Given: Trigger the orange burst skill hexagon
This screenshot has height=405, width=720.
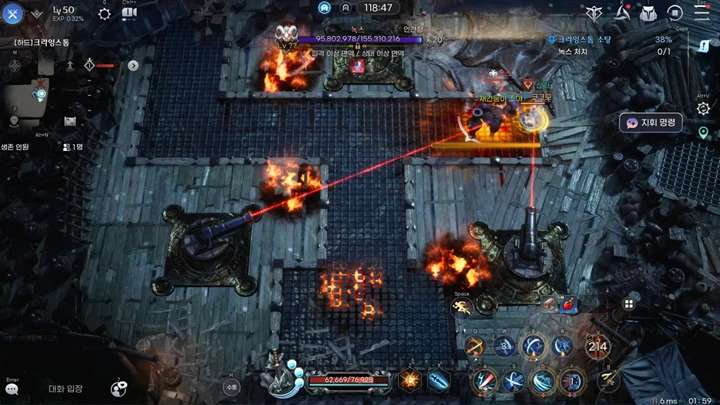Looking at the screenshot, I should pyautogui.click(x=409, y=380).
